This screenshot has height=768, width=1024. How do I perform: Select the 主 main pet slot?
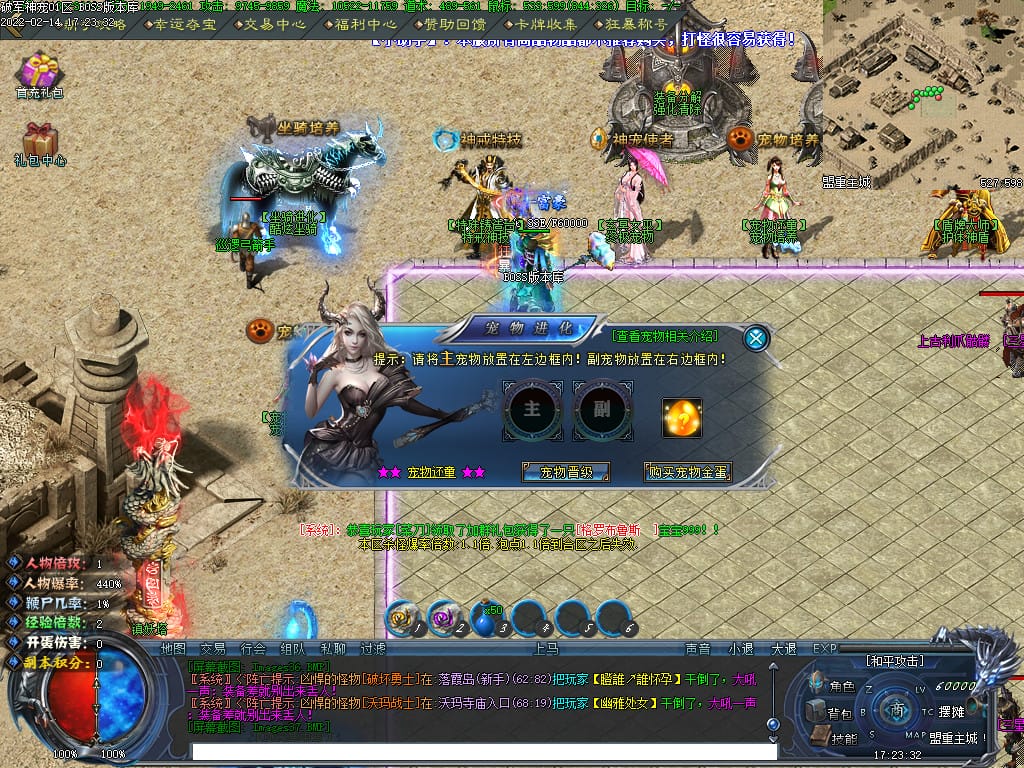532,412
